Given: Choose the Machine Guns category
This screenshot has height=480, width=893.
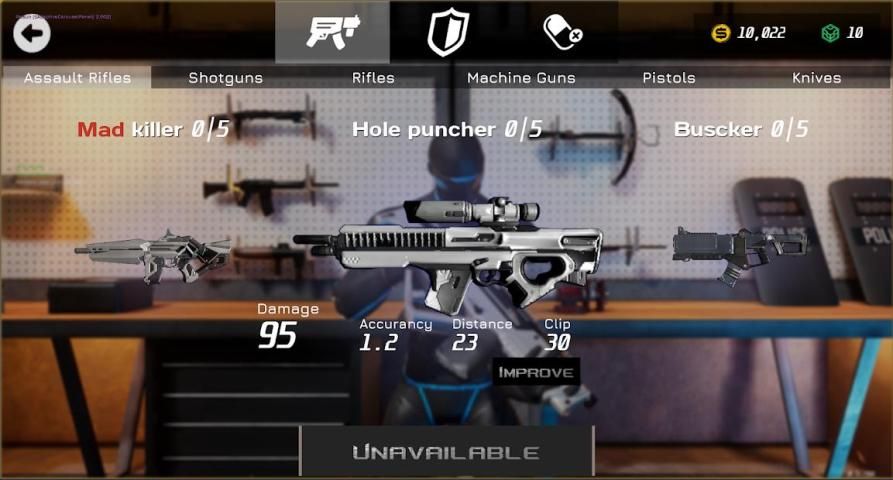Looking at the screenshot, I should coord(521,78).
